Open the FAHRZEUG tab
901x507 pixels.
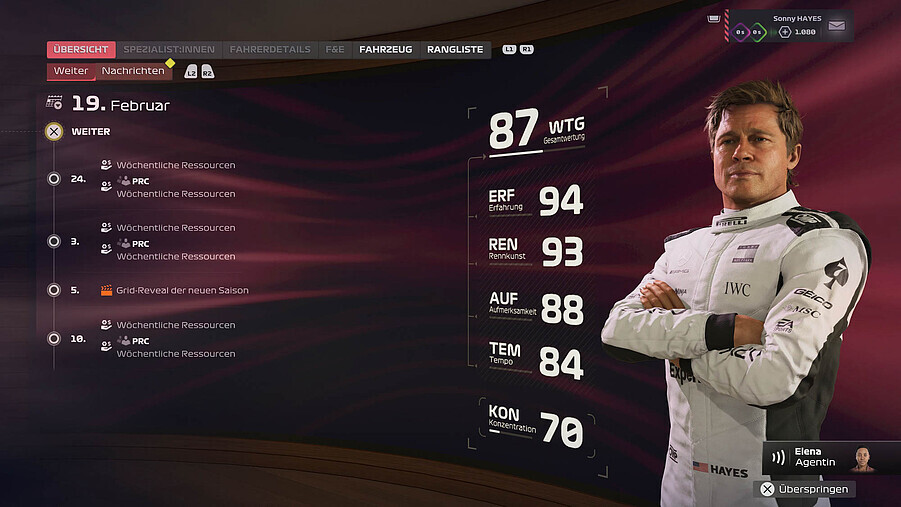385,49
